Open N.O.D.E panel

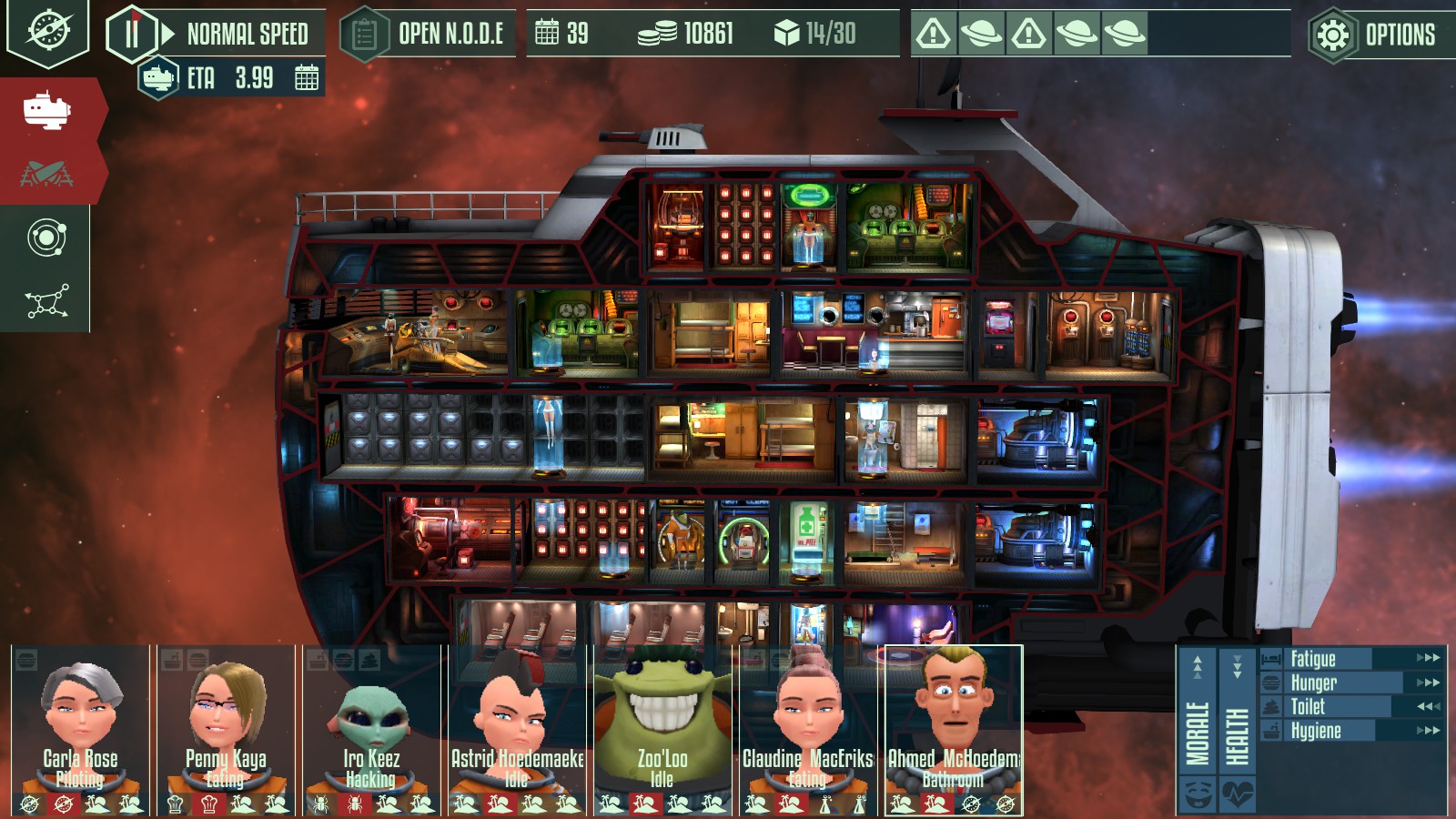coord(429,35)
